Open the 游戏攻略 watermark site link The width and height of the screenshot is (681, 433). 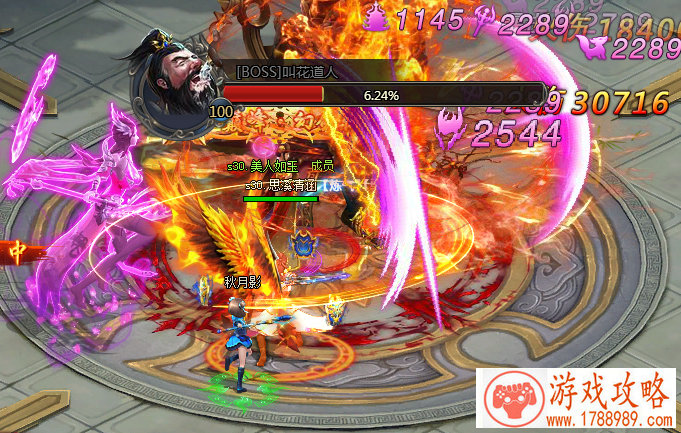578,400
